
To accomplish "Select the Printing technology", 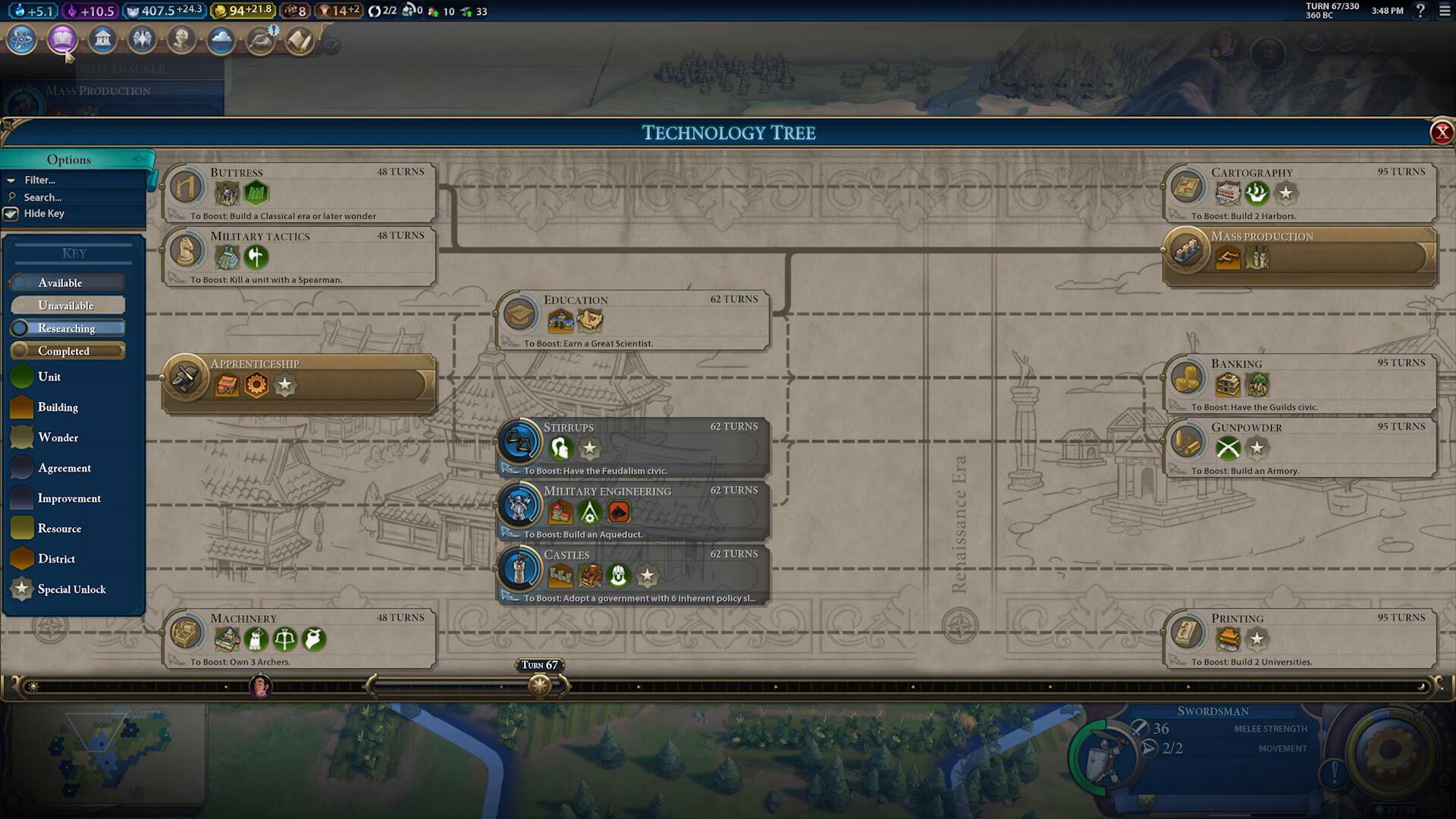I will coord(1300,639).
